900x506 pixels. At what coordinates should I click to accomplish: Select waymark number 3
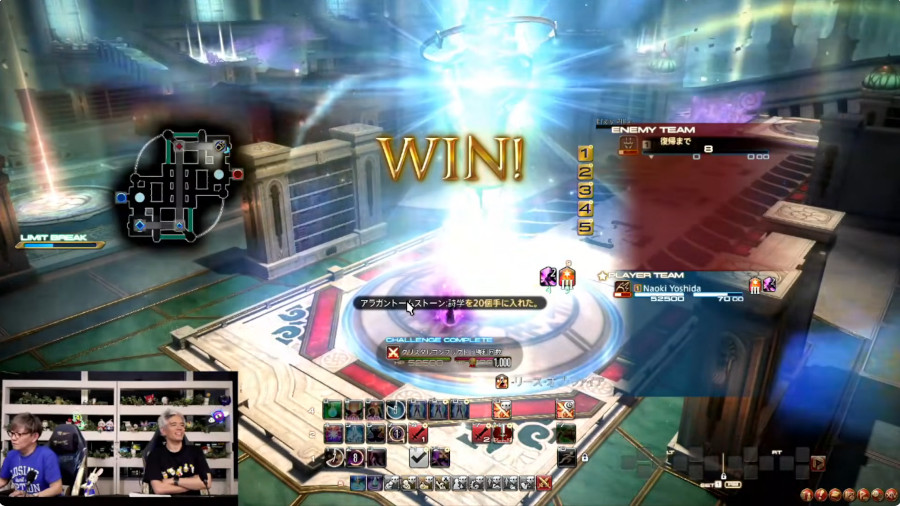585,190
